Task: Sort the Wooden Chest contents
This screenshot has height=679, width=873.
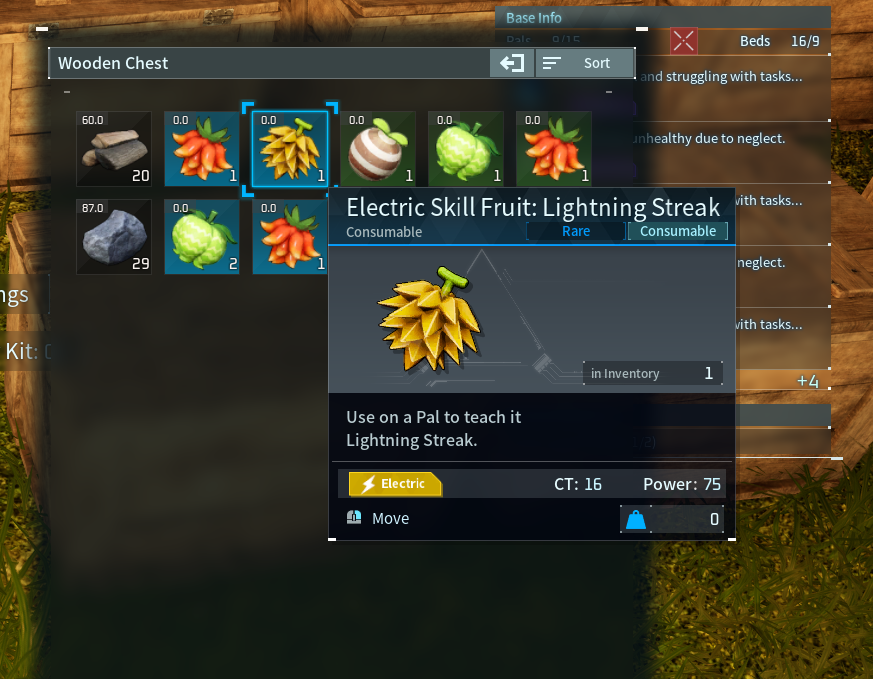Action: pyautogui.click(x=585, y=63)
